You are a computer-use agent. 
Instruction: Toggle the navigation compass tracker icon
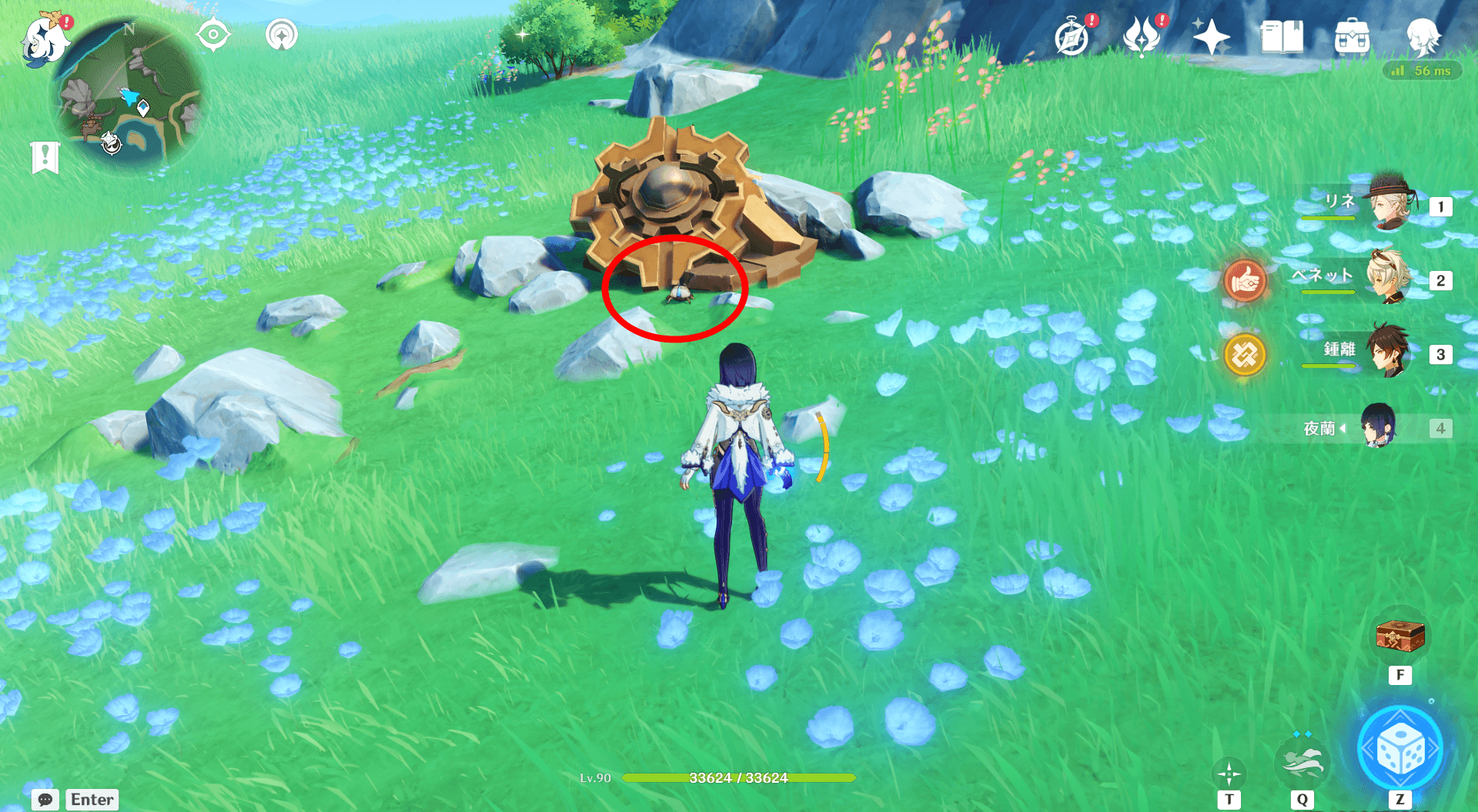(213, 33)
